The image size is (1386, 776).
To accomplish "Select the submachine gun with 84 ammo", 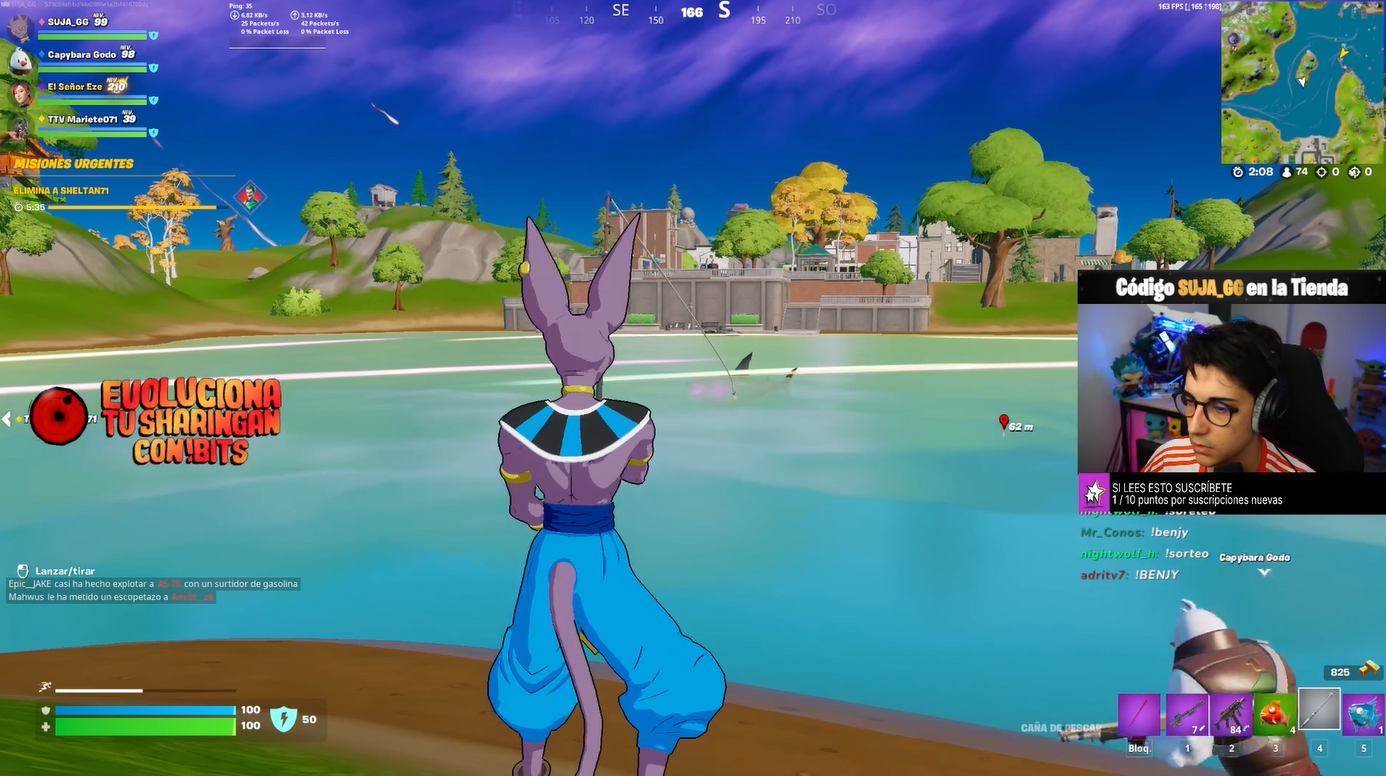I will pos(1231,715).
